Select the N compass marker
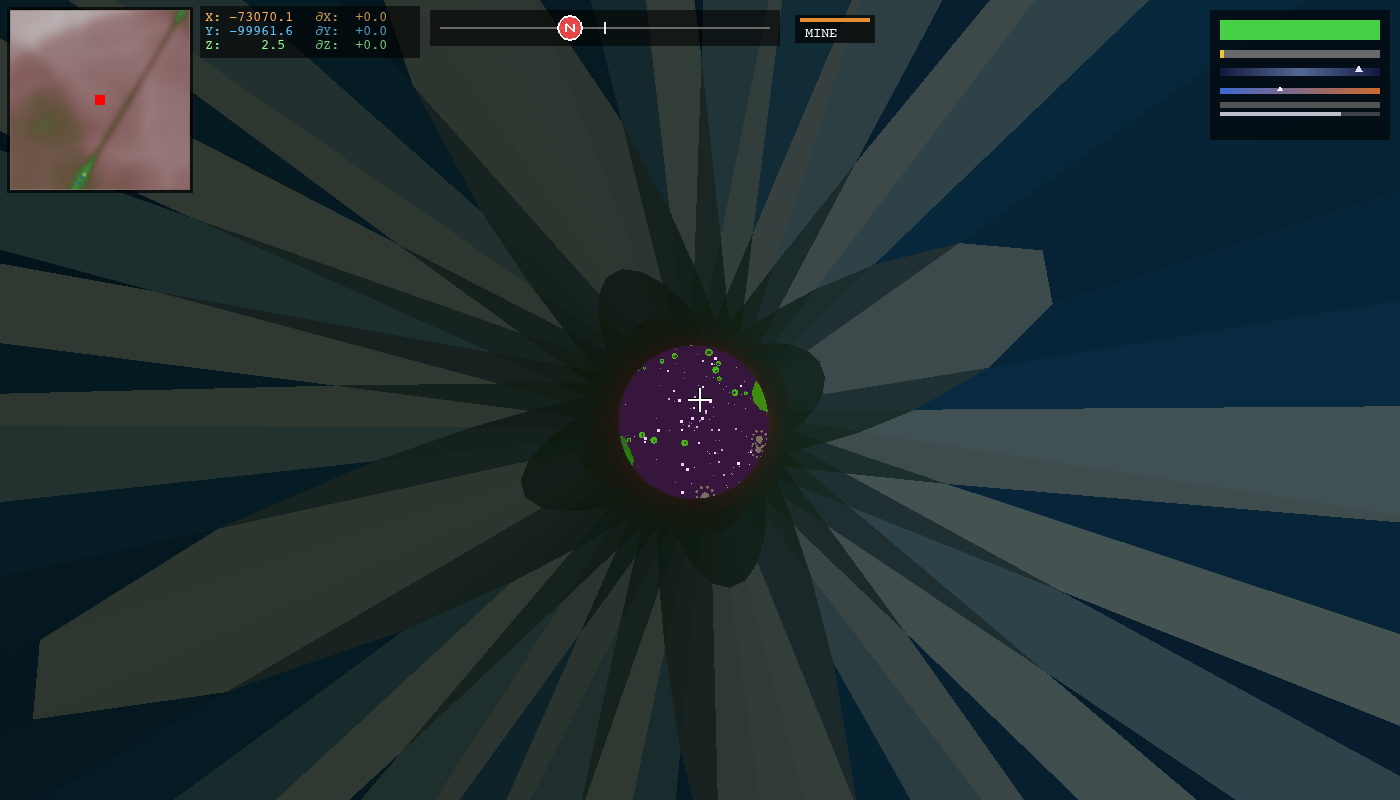1400x800 pixels. pyautogui.click(x=570, y=27)
